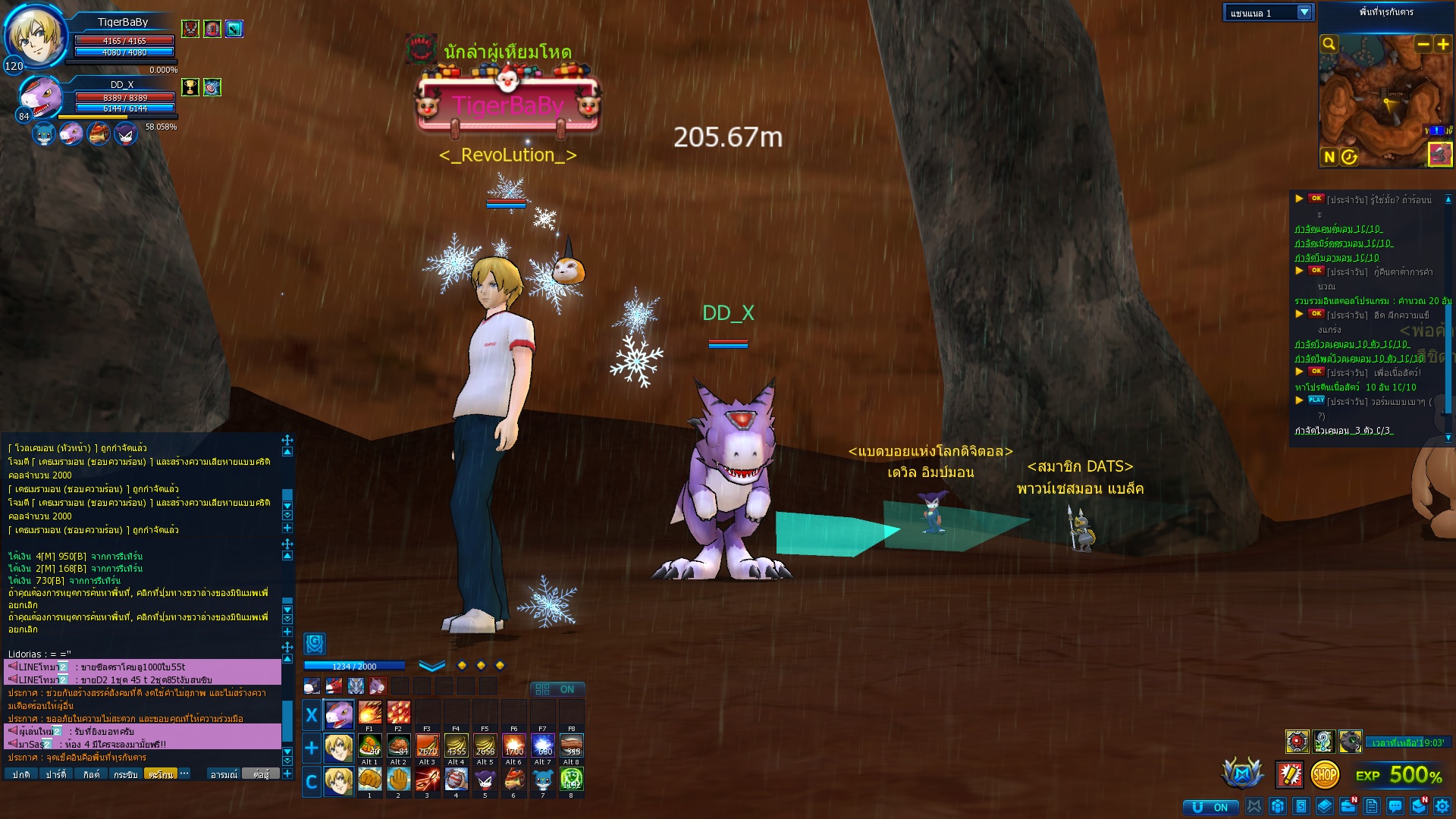Image resolution: width=1456 pixels, height=819 pixels.
Task: Use the roast chicken item on Alt 2
Action: click(398, 746)
